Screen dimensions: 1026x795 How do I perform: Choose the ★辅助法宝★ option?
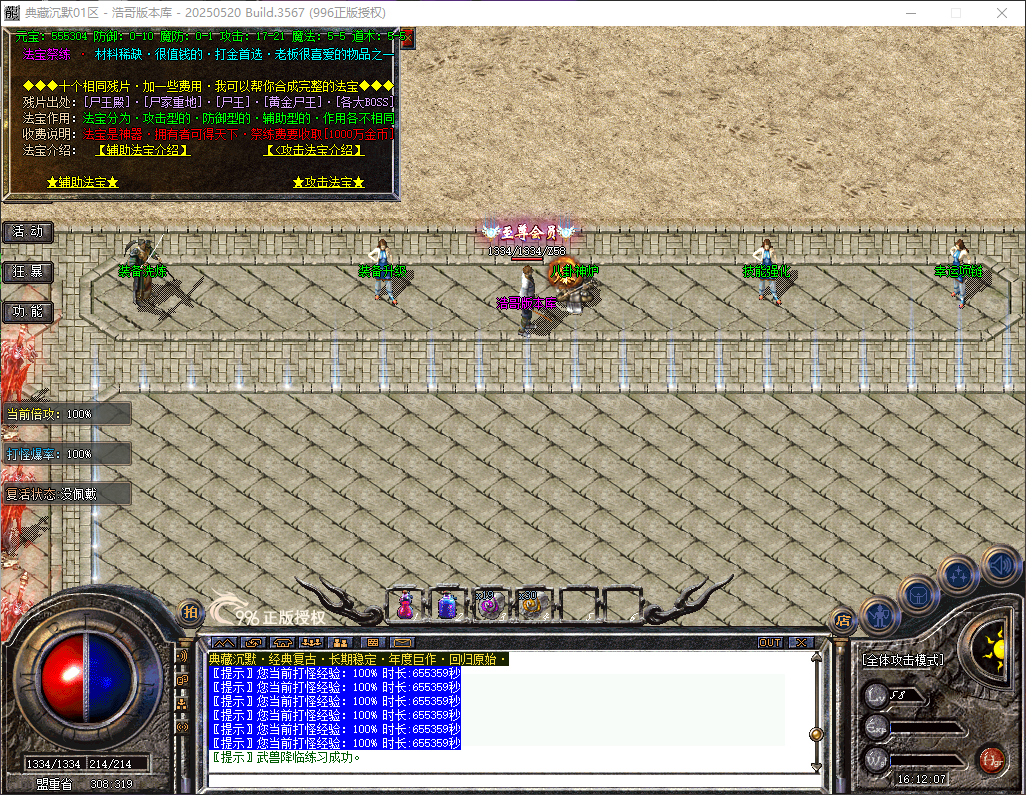point(83,183)
